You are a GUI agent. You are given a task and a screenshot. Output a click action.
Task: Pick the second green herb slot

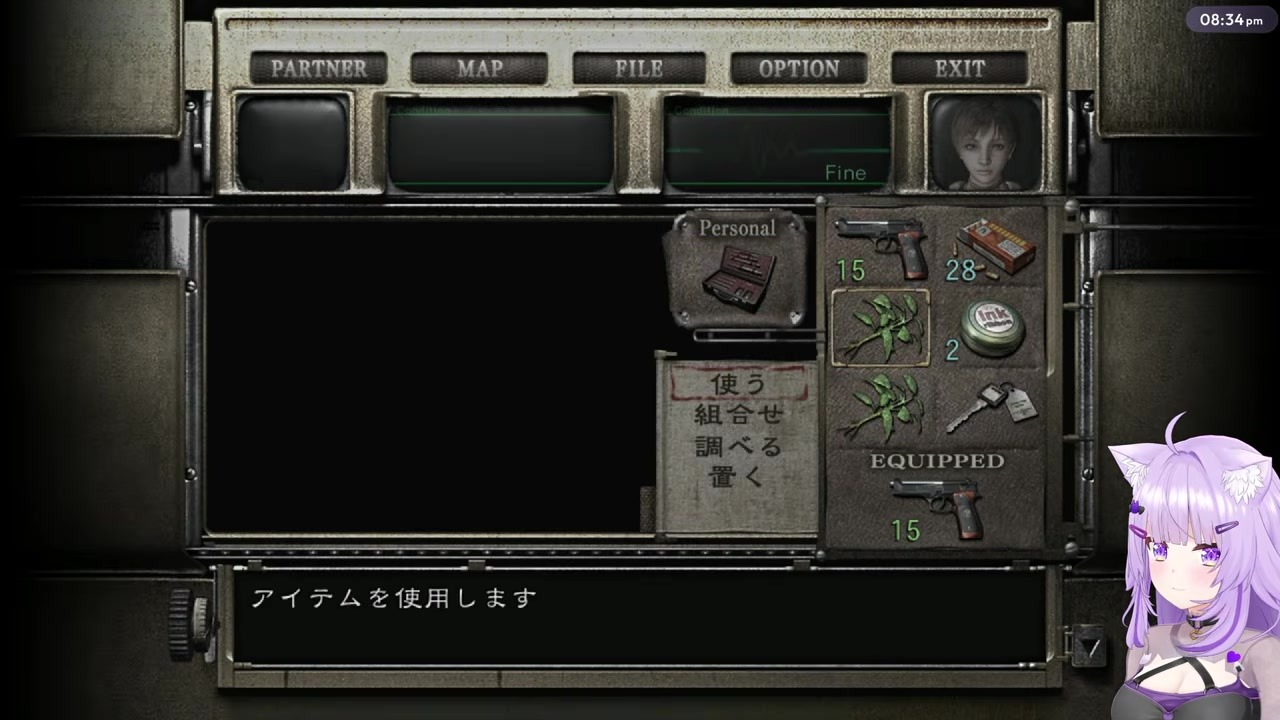click(882, 405)
